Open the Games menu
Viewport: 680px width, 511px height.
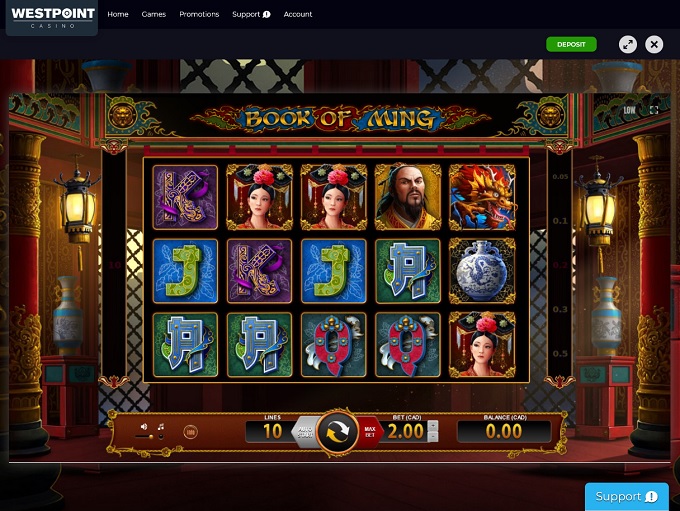click(x=154, y=14)
